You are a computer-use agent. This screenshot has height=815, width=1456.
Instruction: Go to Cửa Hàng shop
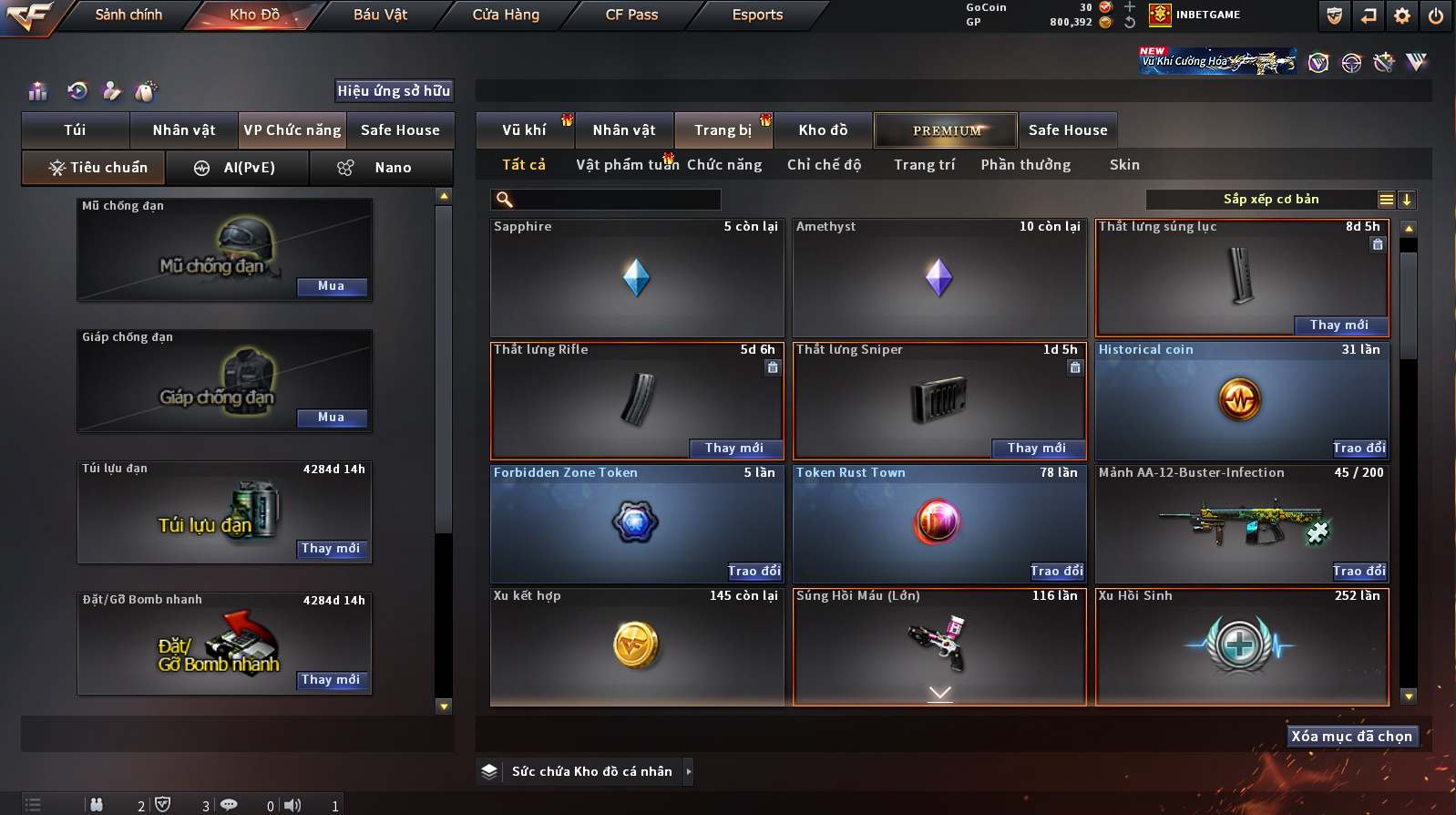[x=506, y=15]
